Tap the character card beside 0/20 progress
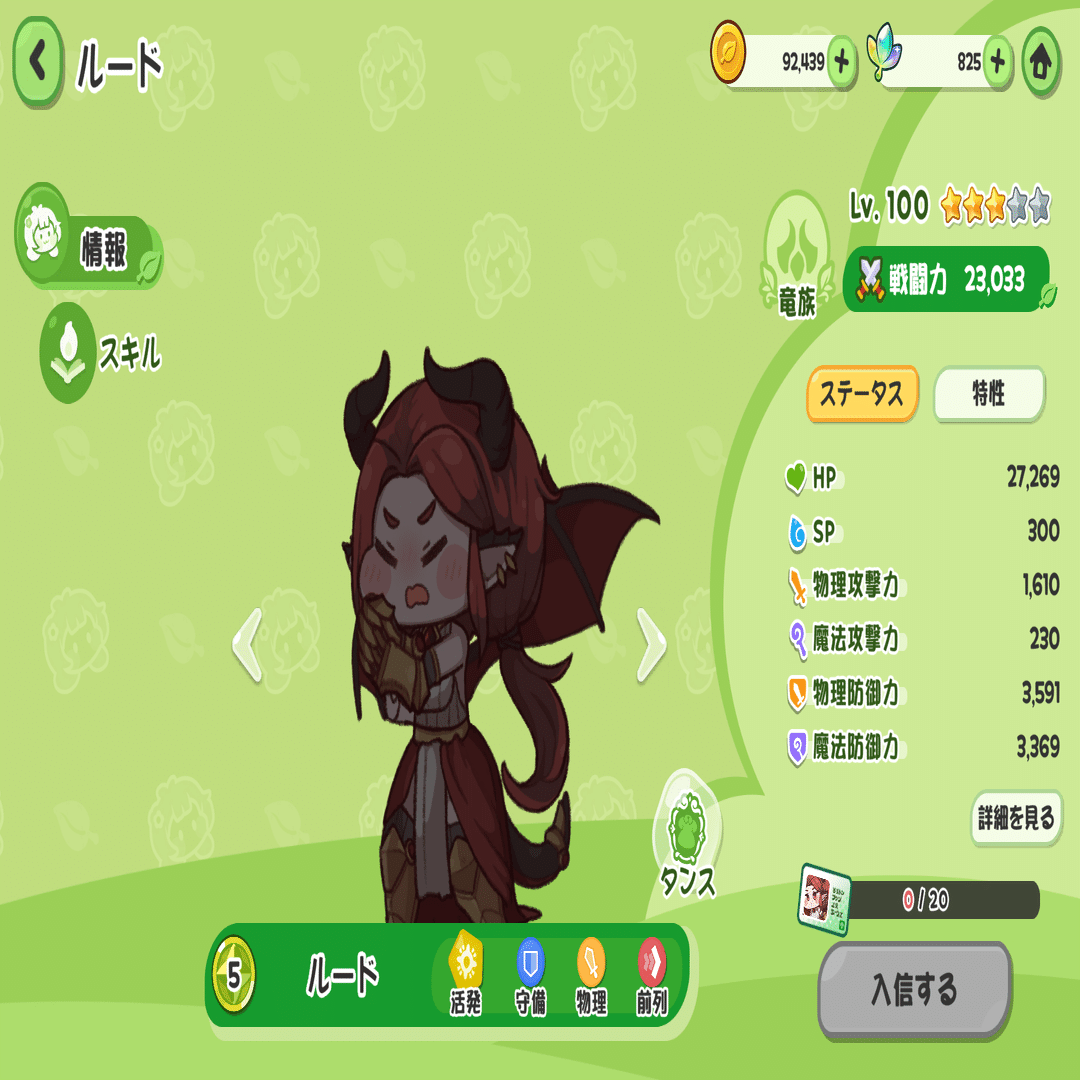 click(825, 899)
